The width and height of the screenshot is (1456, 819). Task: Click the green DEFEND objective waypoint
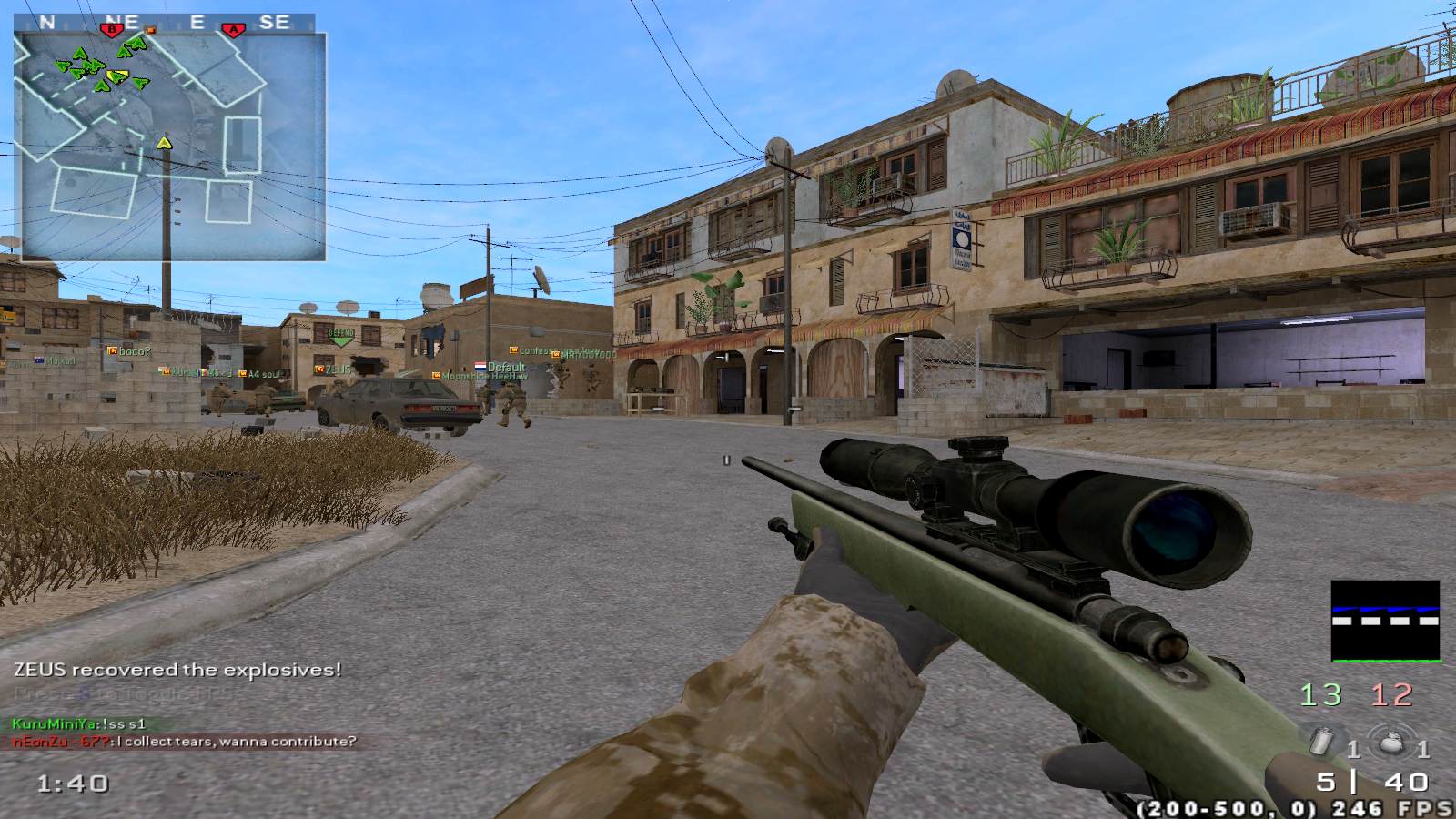point(341,336)
